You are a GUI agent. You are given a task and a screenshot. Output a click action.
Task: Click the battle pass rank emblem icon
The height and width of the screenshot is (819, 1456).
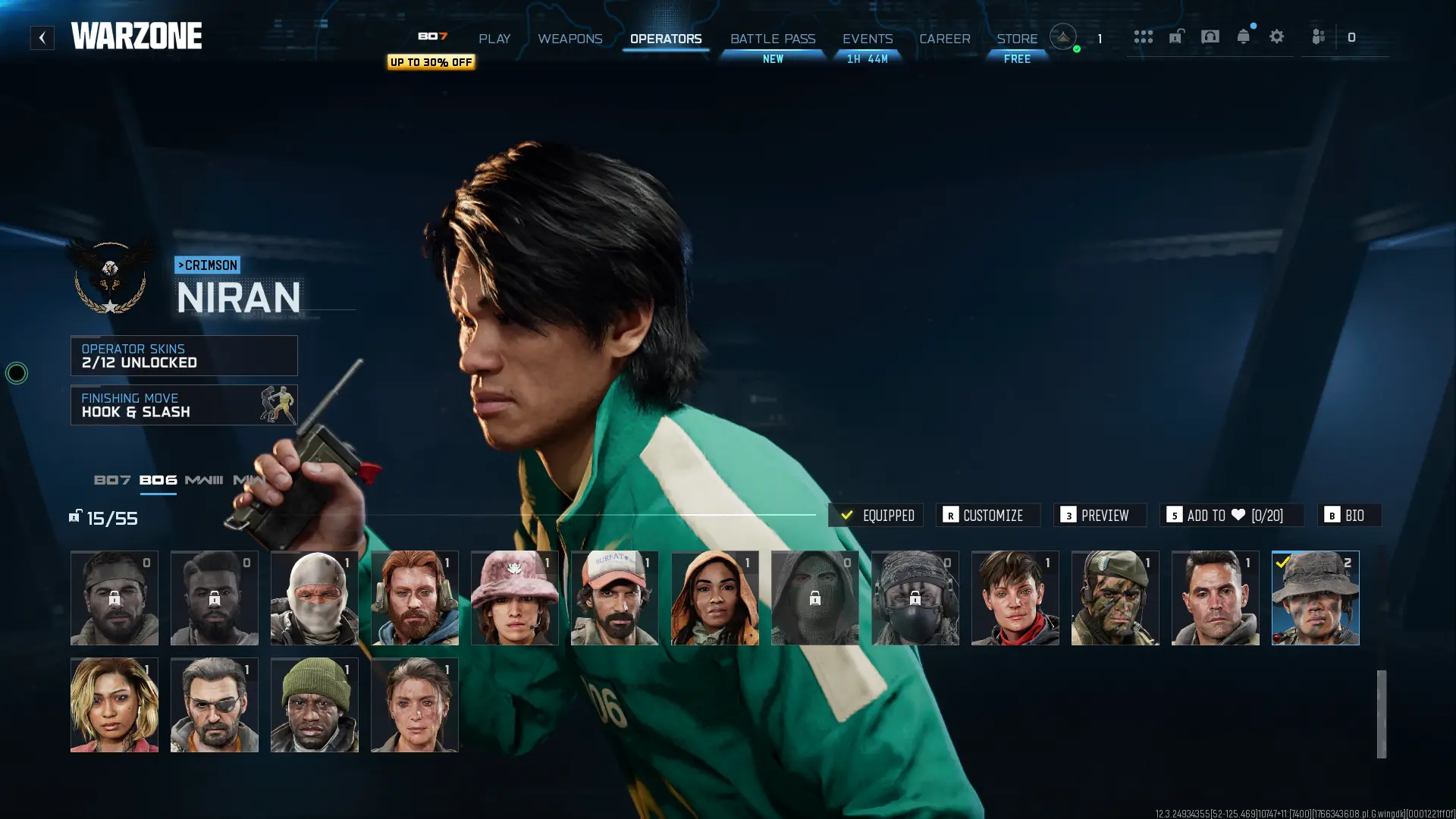click(x=1063, y=36)
